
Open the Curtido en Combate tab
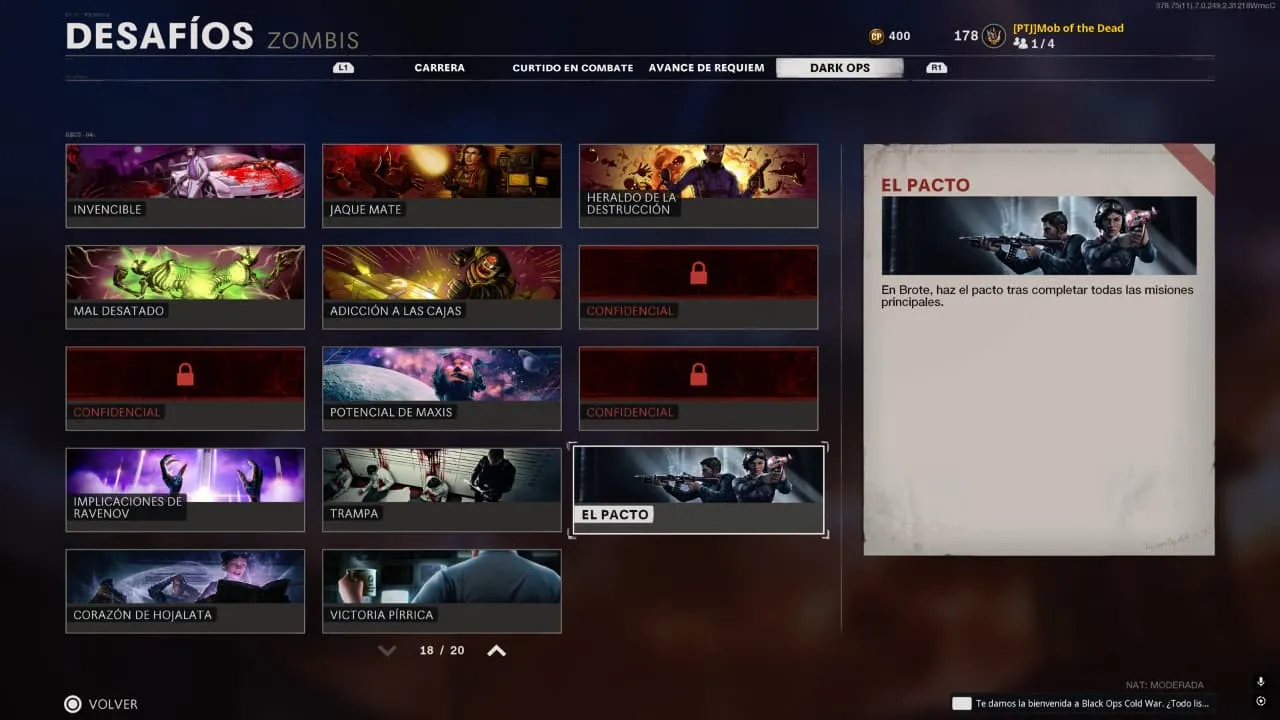click(572, 68)
